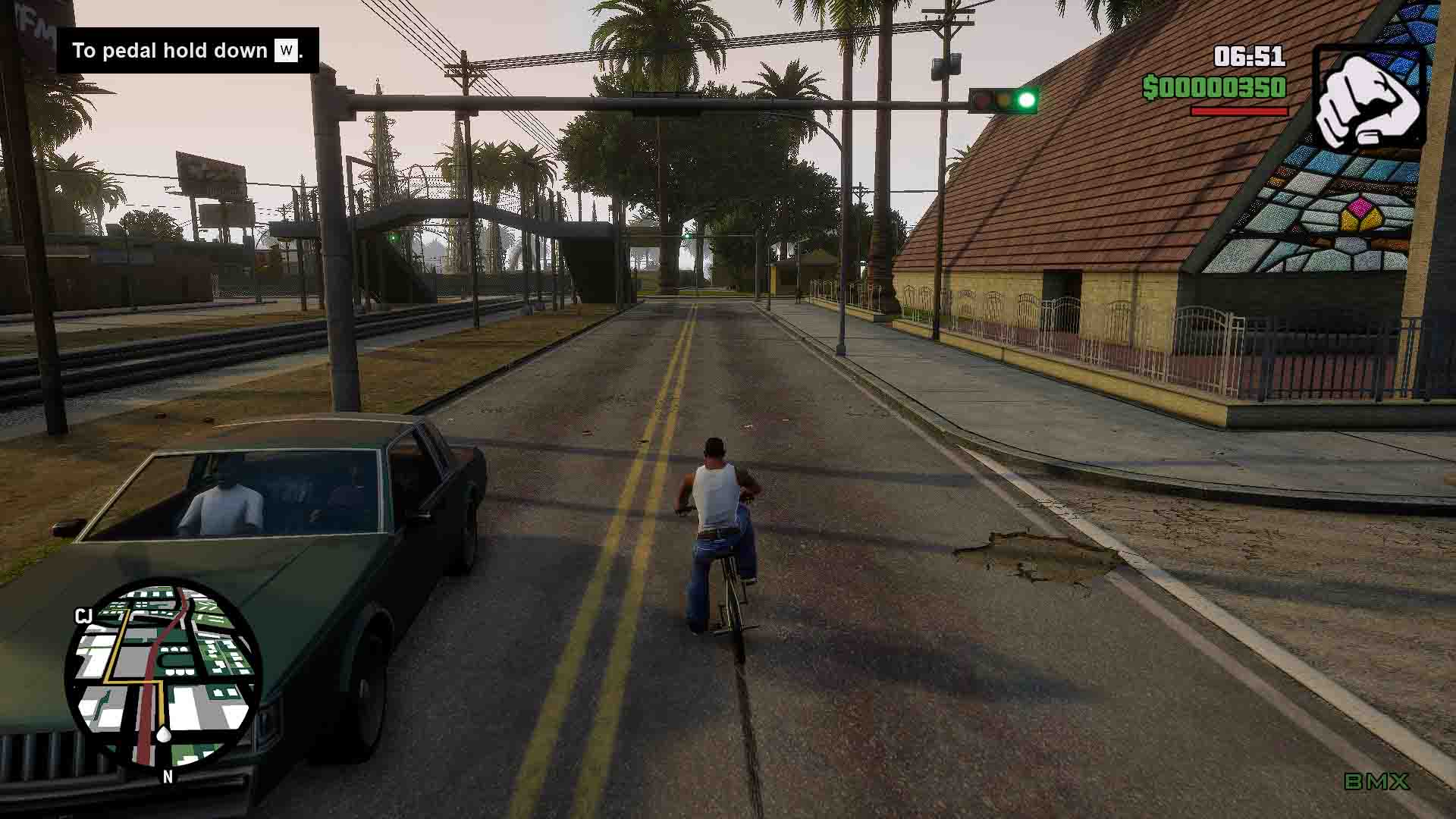
Task: Click the money counter showing $00000350
Action: click(x=1214, y=86)
